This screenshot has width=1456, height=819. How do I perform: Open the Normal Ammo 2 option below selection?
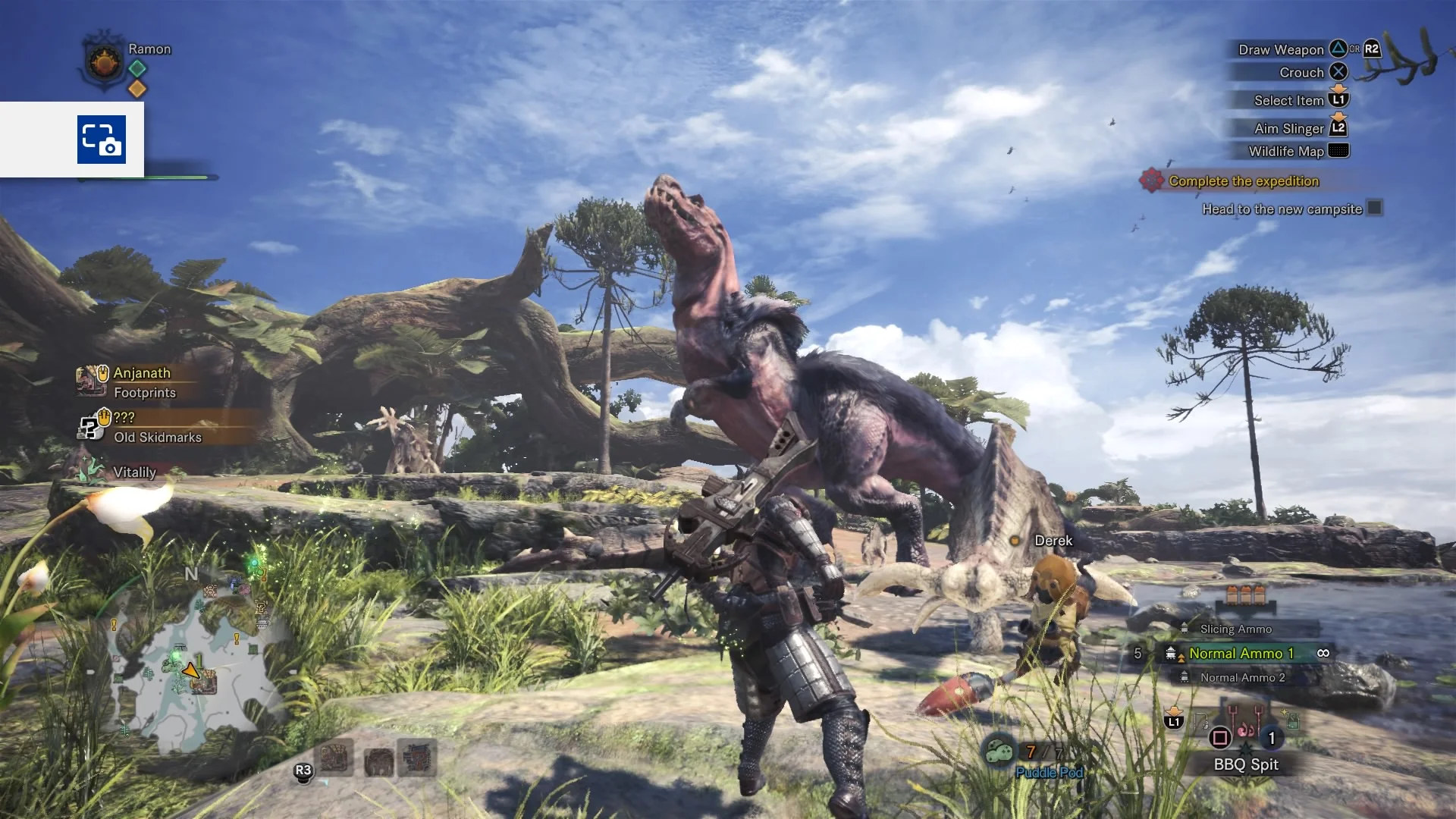[x=1244, y=677]
